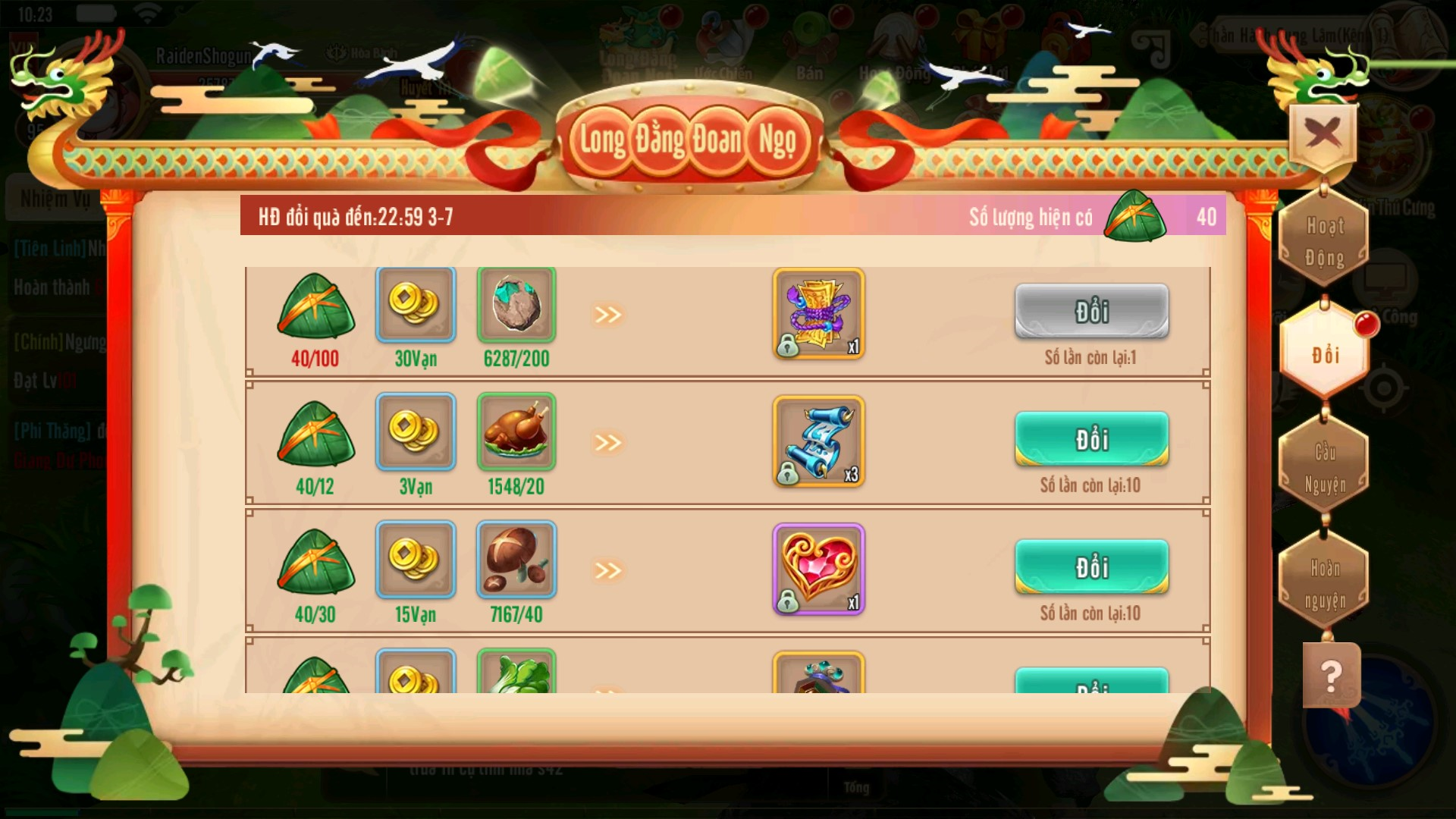Close the Long Đằng Đoan Ngọ event window
Image resolution: width=1456 pixels, height=819 pixels.
point(1323,135)
